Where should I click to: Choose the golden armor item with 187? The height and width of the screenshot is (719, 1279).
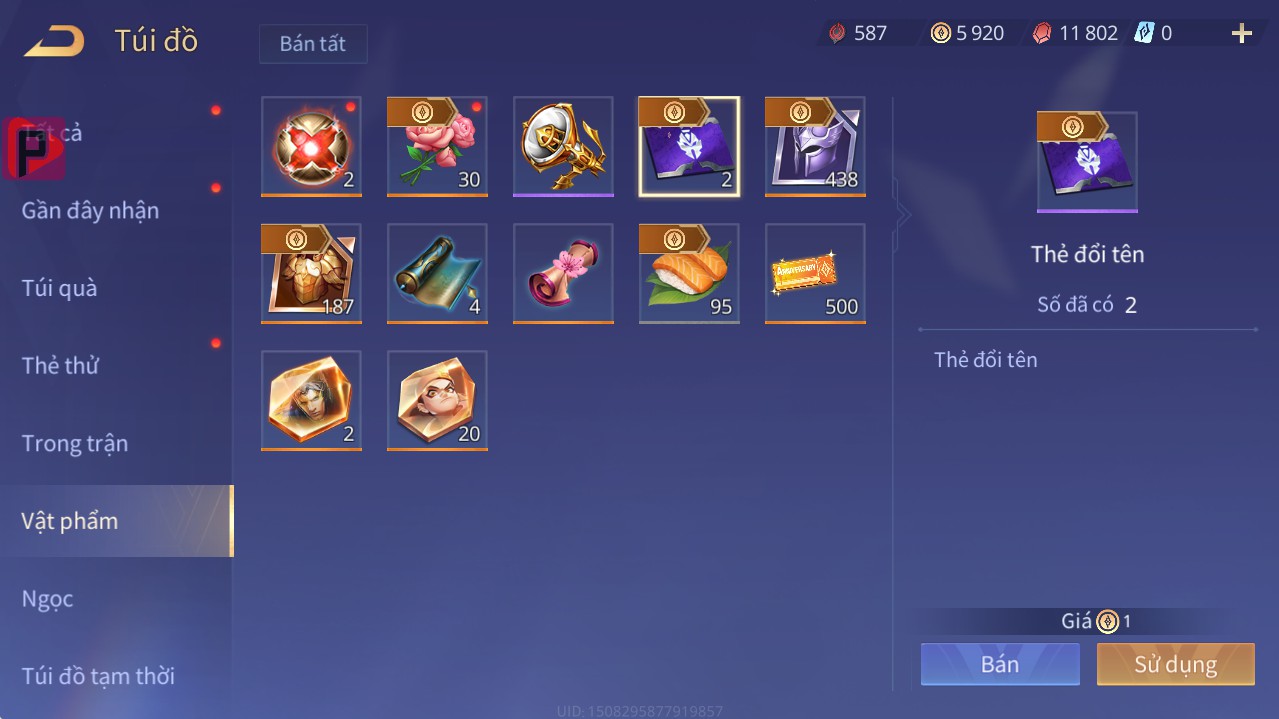coord(311,273)
